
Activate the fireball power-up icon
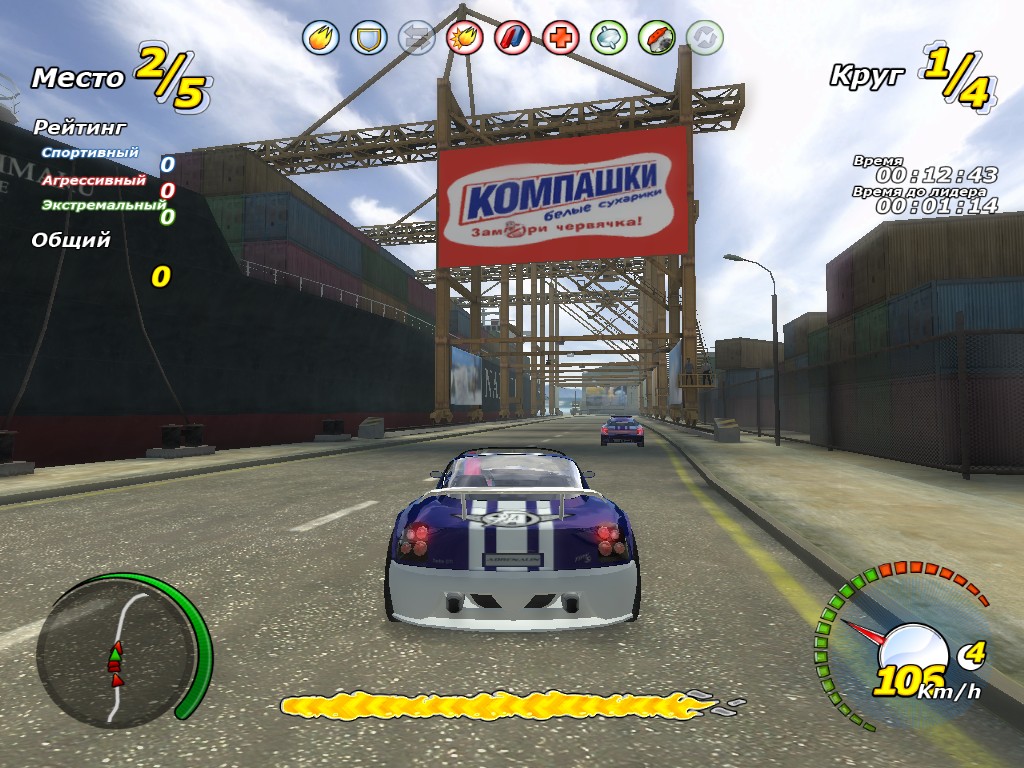tap(321, 38)
